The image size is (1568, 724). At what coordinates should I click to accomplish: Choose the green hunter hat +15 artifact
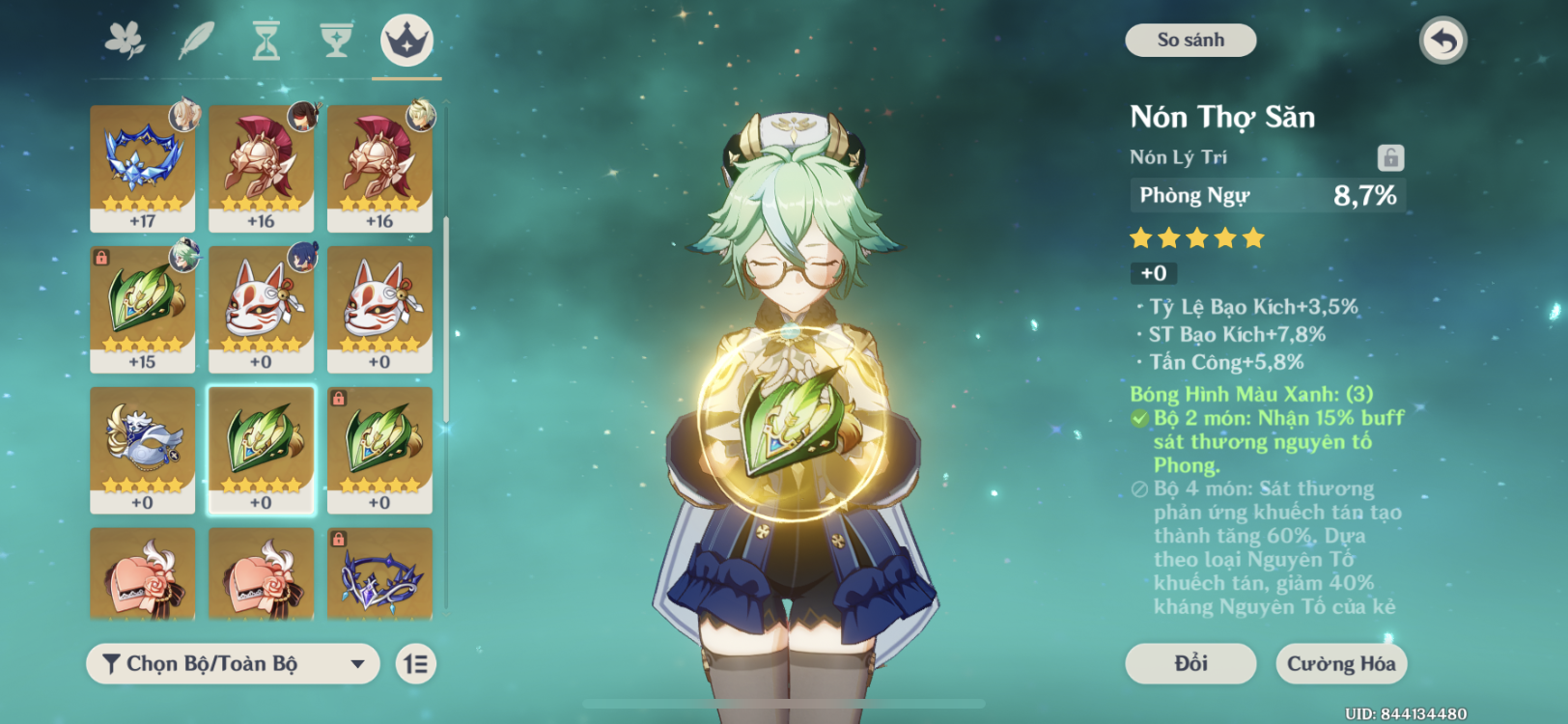tap(143, 309)
